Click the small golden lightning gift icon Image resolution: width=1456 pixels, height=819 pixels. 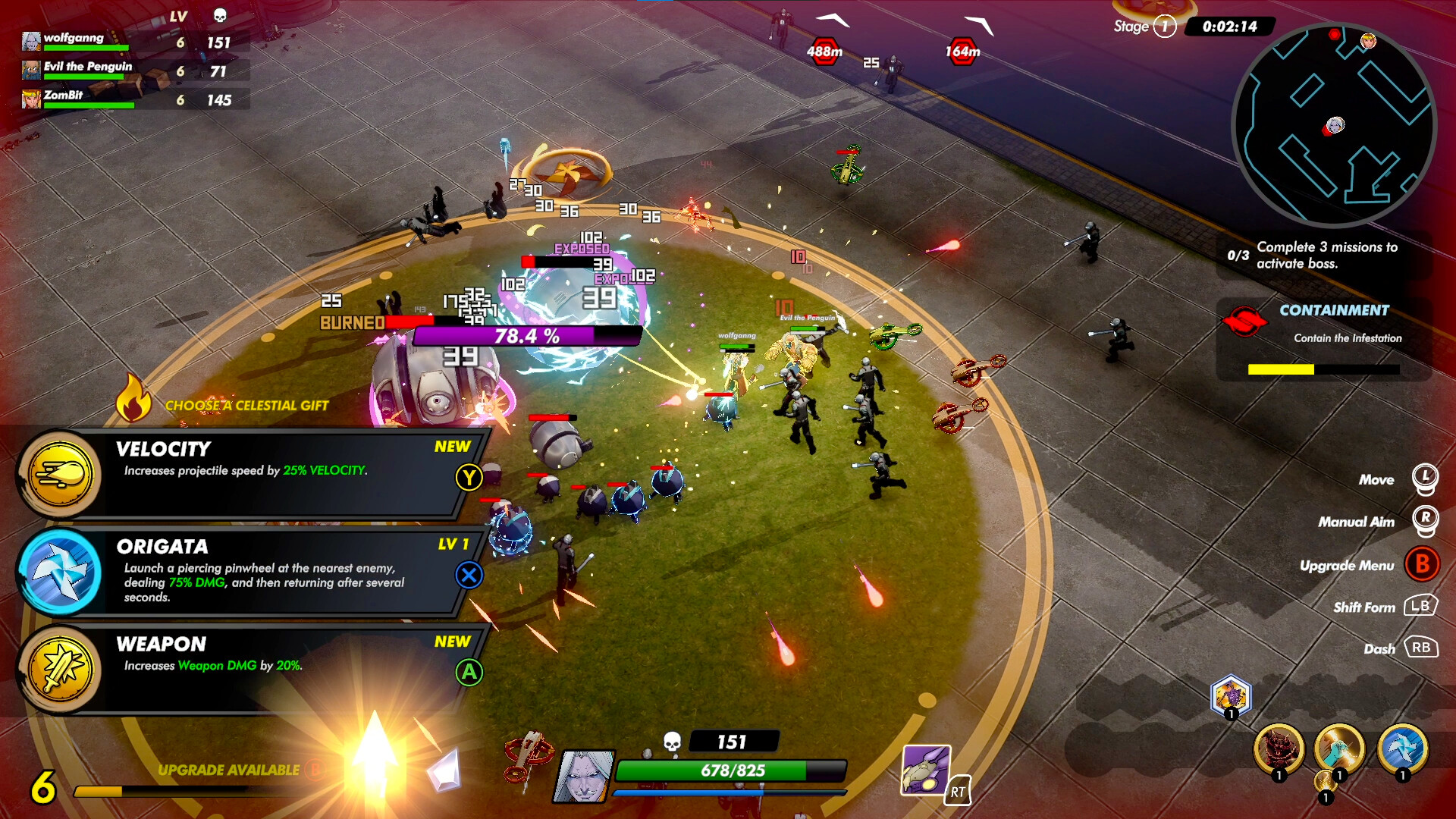coord(1325,781)
